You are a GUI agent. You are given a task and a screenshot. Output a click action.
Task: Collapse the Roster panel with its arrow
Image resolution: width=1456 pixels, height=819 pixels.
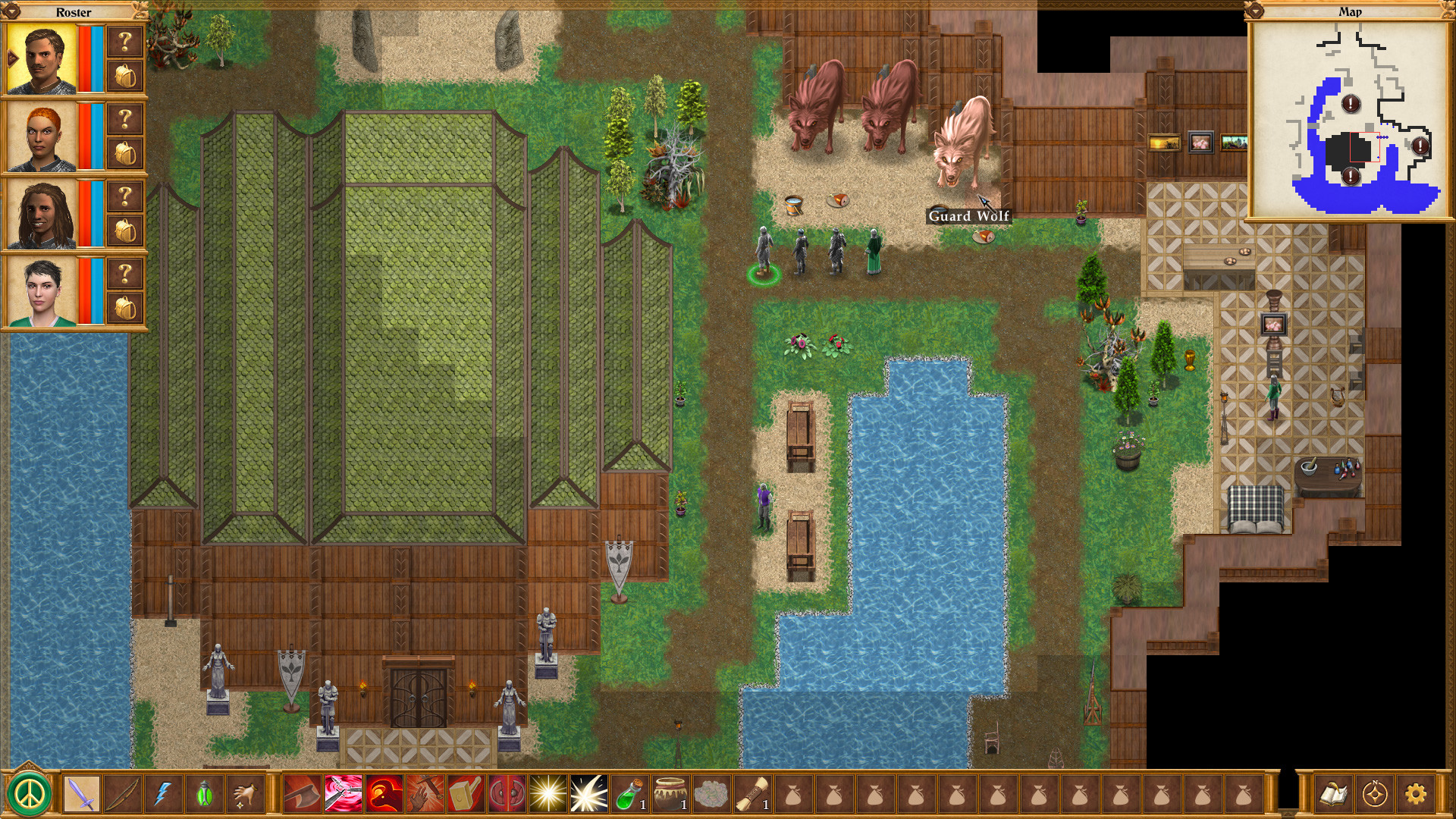(x=11, y=11)
